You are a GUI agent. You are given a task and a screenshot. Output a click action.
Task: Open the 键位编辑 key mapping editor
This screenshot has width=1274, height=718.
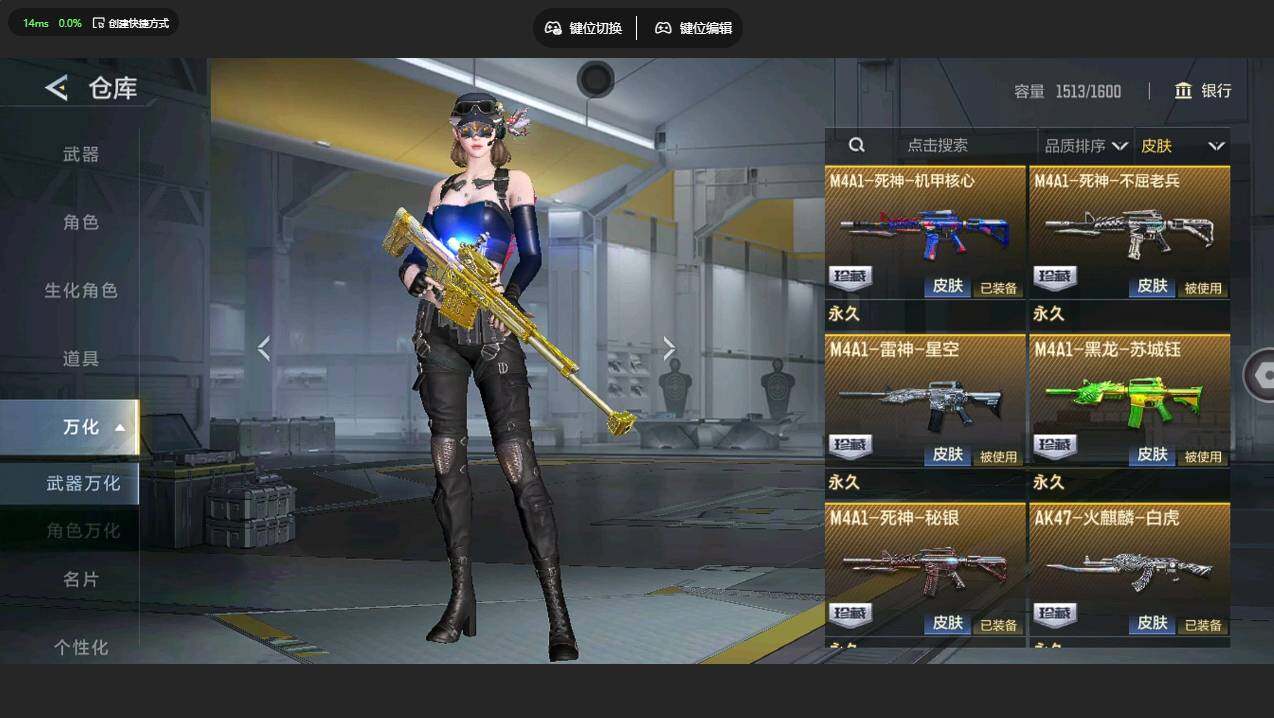[x=693, y=28]
